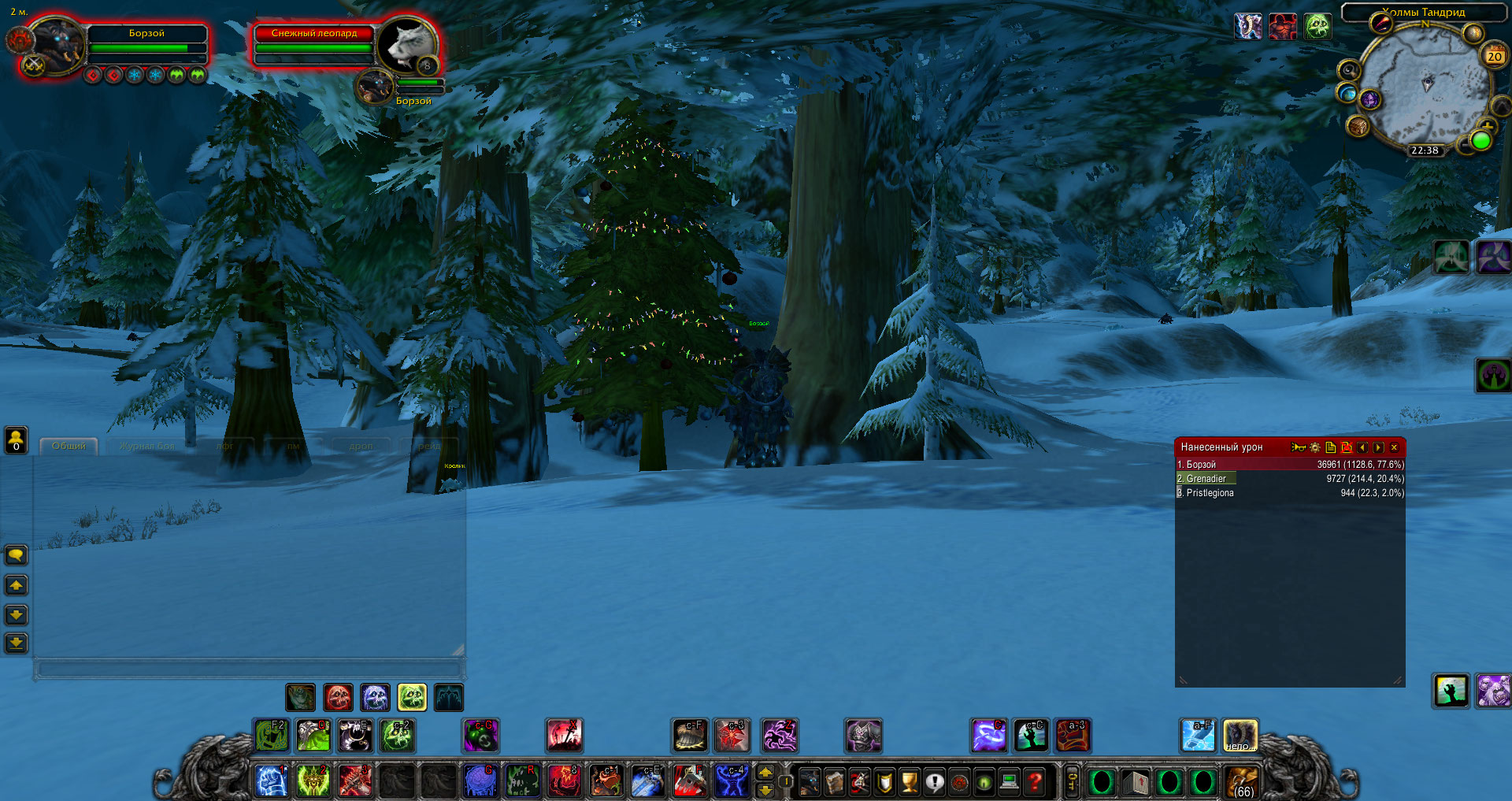1512x801 pixels.
Task: Open the chat speech bubble menu button
Action: pyautogui.click(x=16, y=555)
